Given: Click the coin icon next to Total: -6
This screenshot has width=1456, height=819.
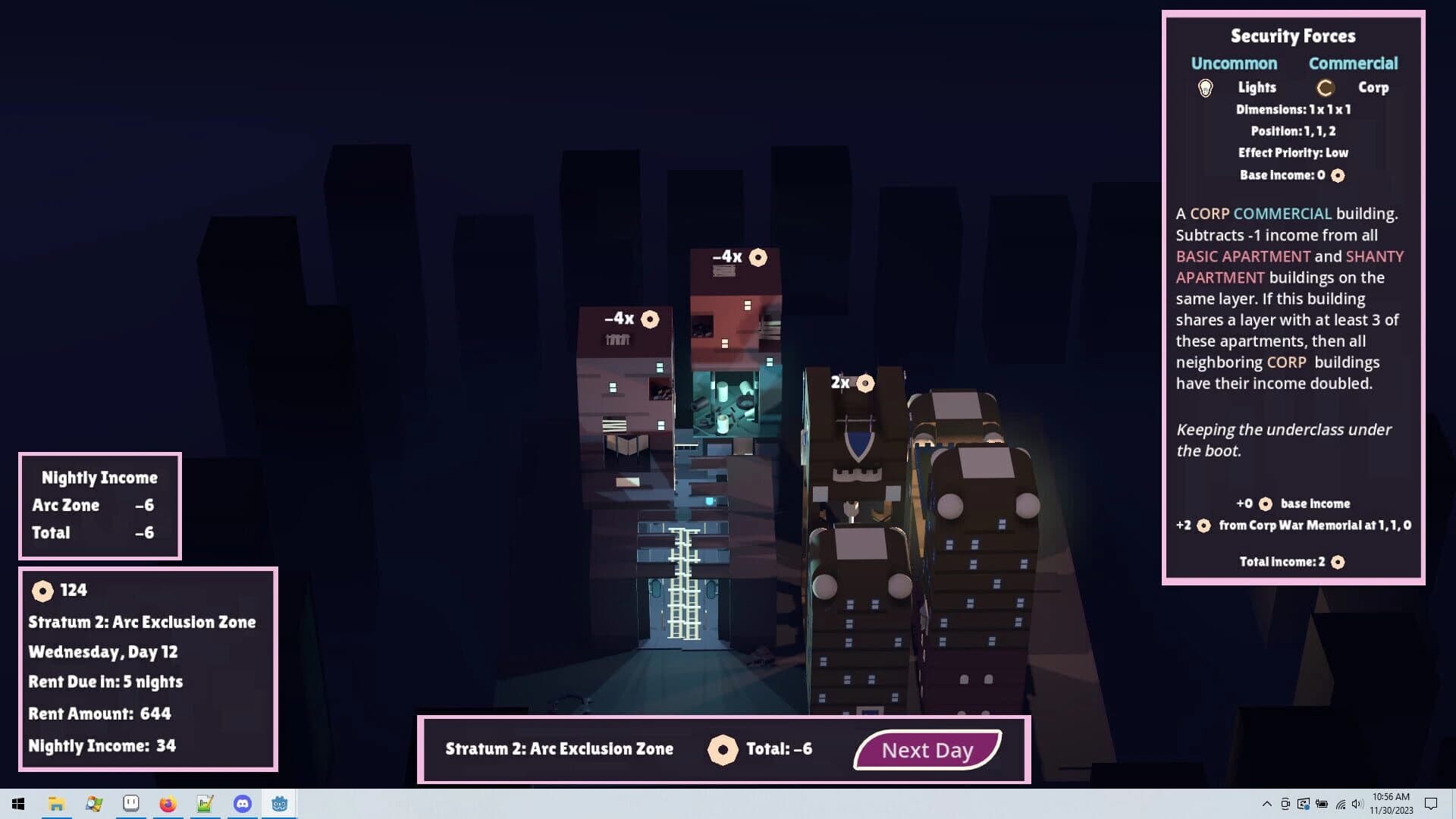Looking at the screenshot, I should [724, 749].
